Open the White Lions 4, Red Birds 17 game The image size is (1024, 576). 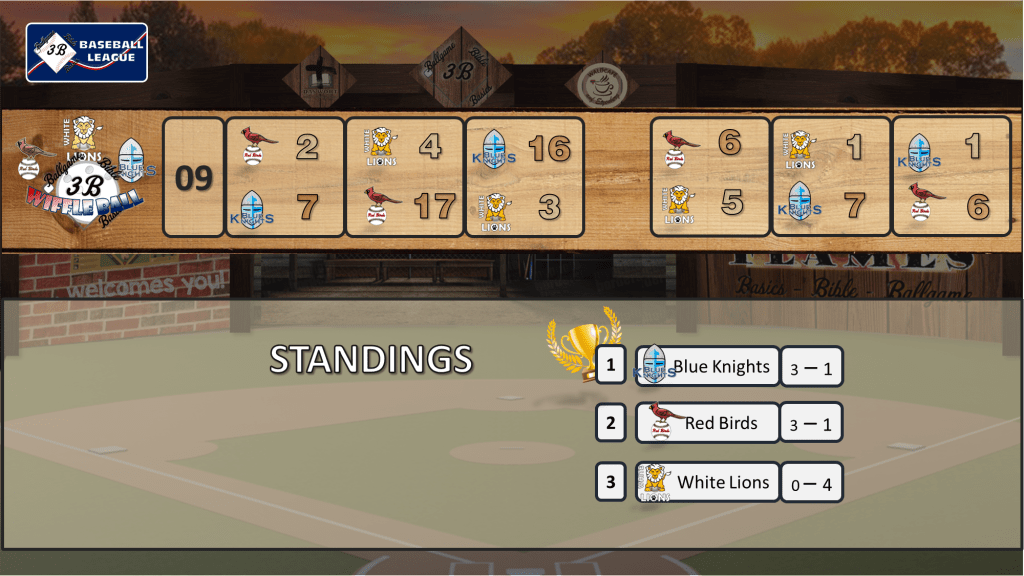click(405, 177)
